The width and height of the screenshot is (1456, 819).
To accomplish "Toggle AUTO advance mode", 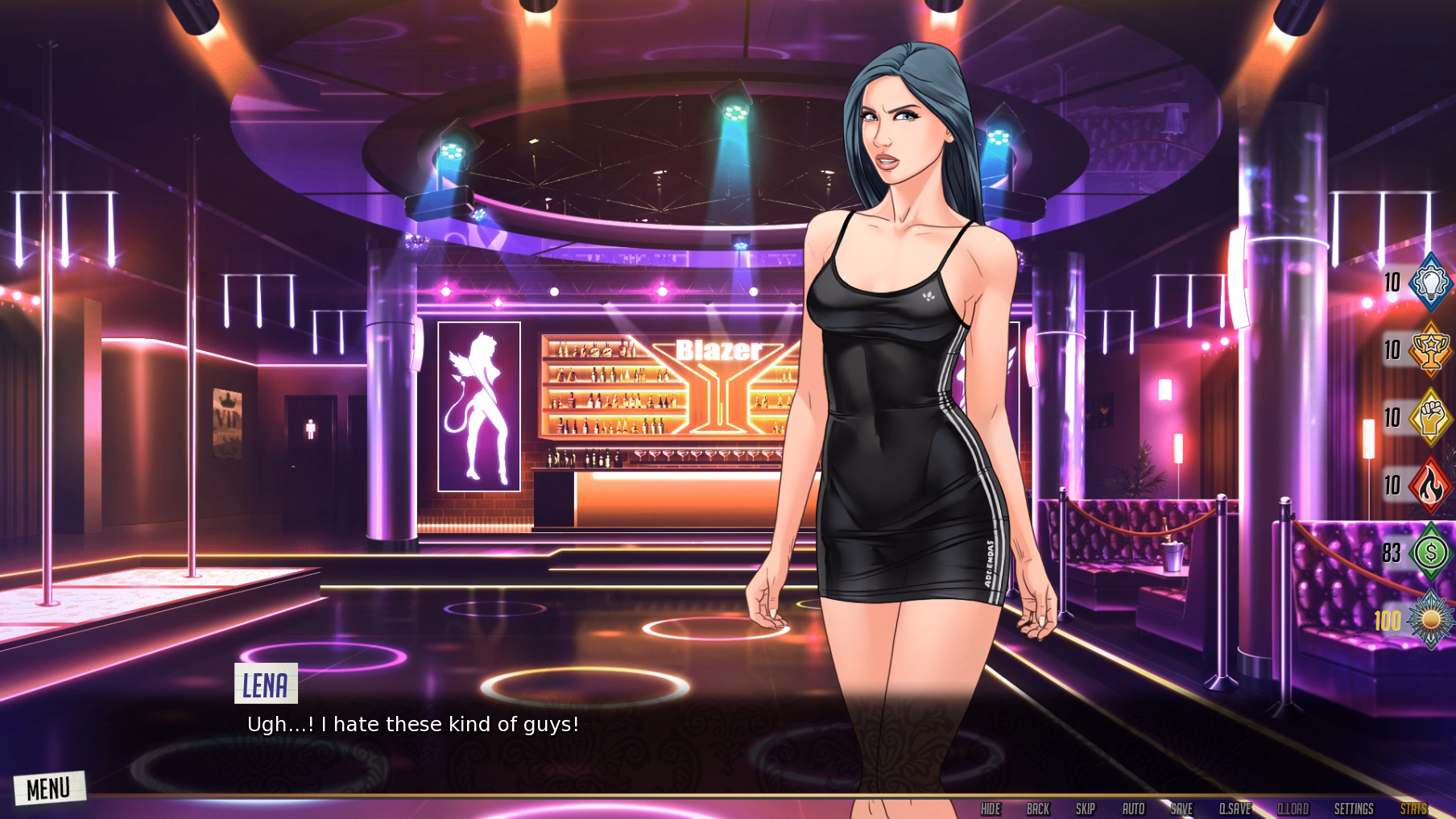I will (1133, 809).
